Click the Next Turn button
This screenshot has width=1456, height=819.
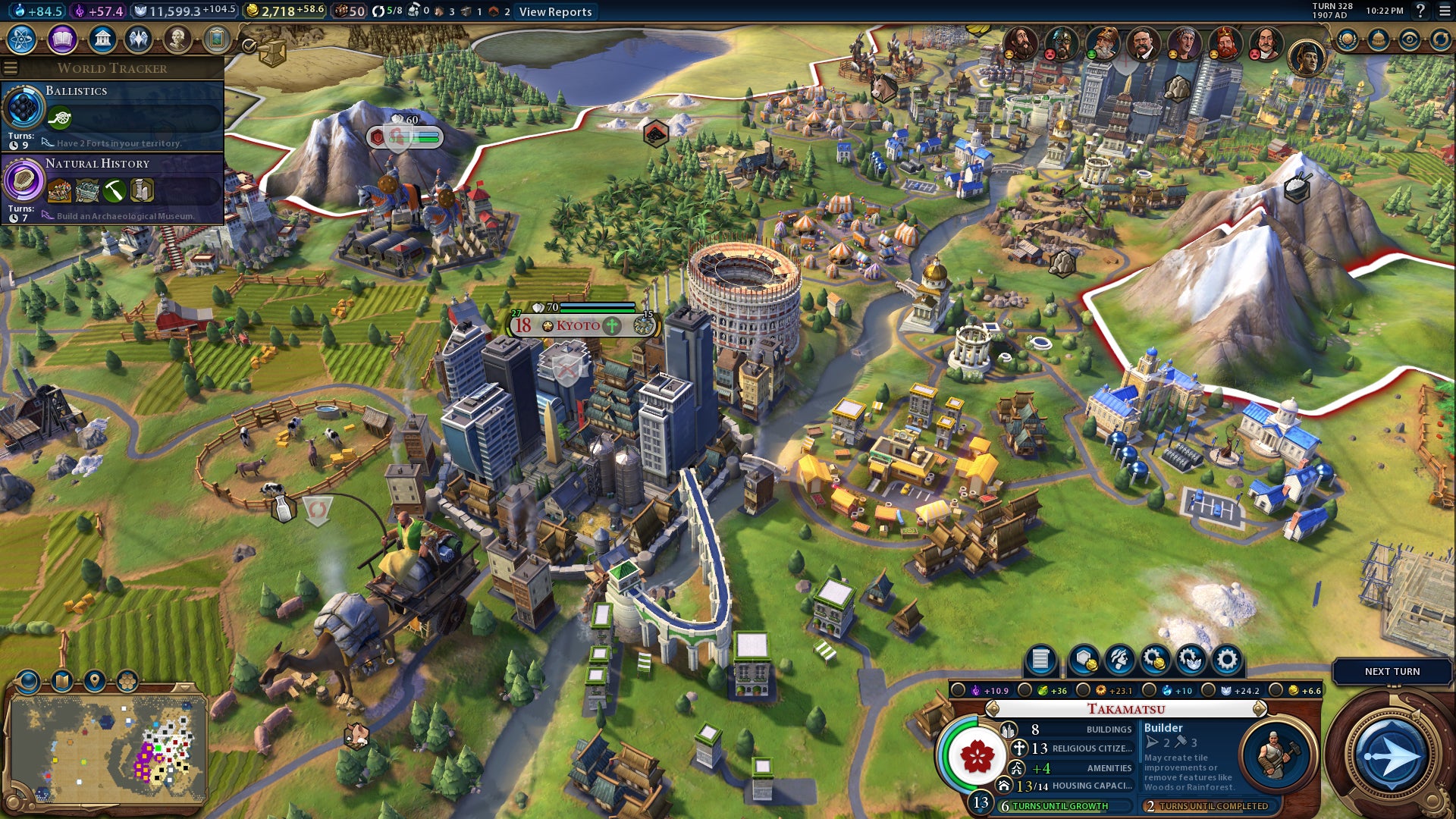coord(1392,672)
